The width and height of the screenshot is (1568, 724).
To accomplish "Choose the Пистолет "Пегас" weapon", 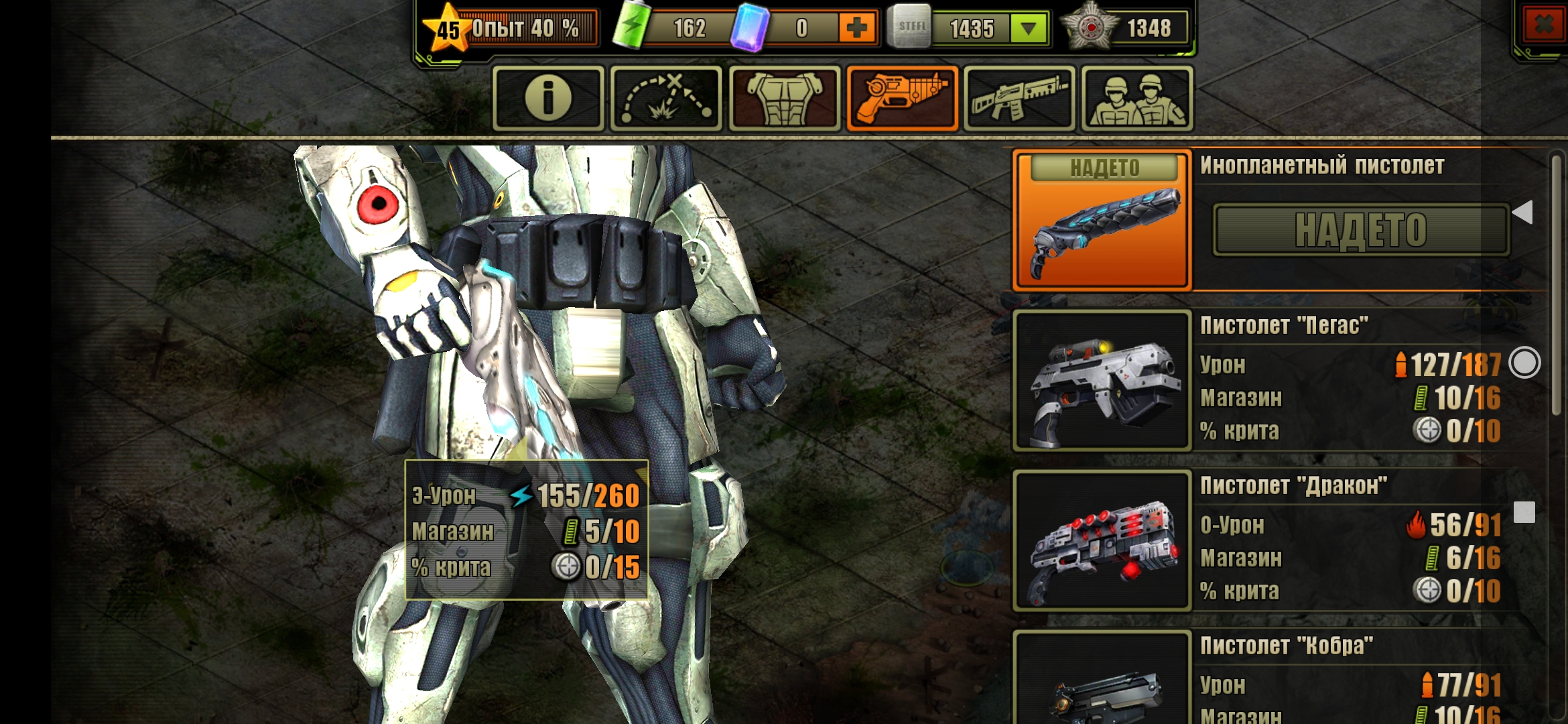I will [x=1102, y=380].
